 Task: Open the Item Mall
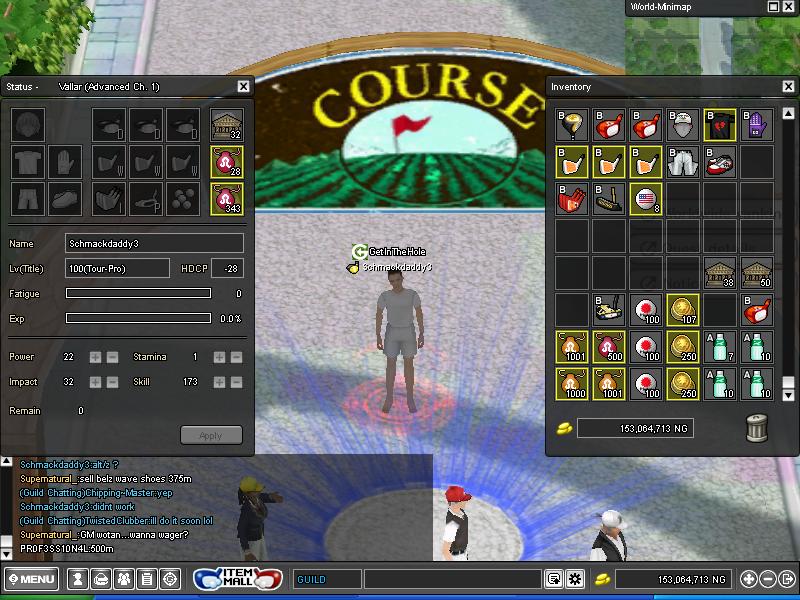238,579
